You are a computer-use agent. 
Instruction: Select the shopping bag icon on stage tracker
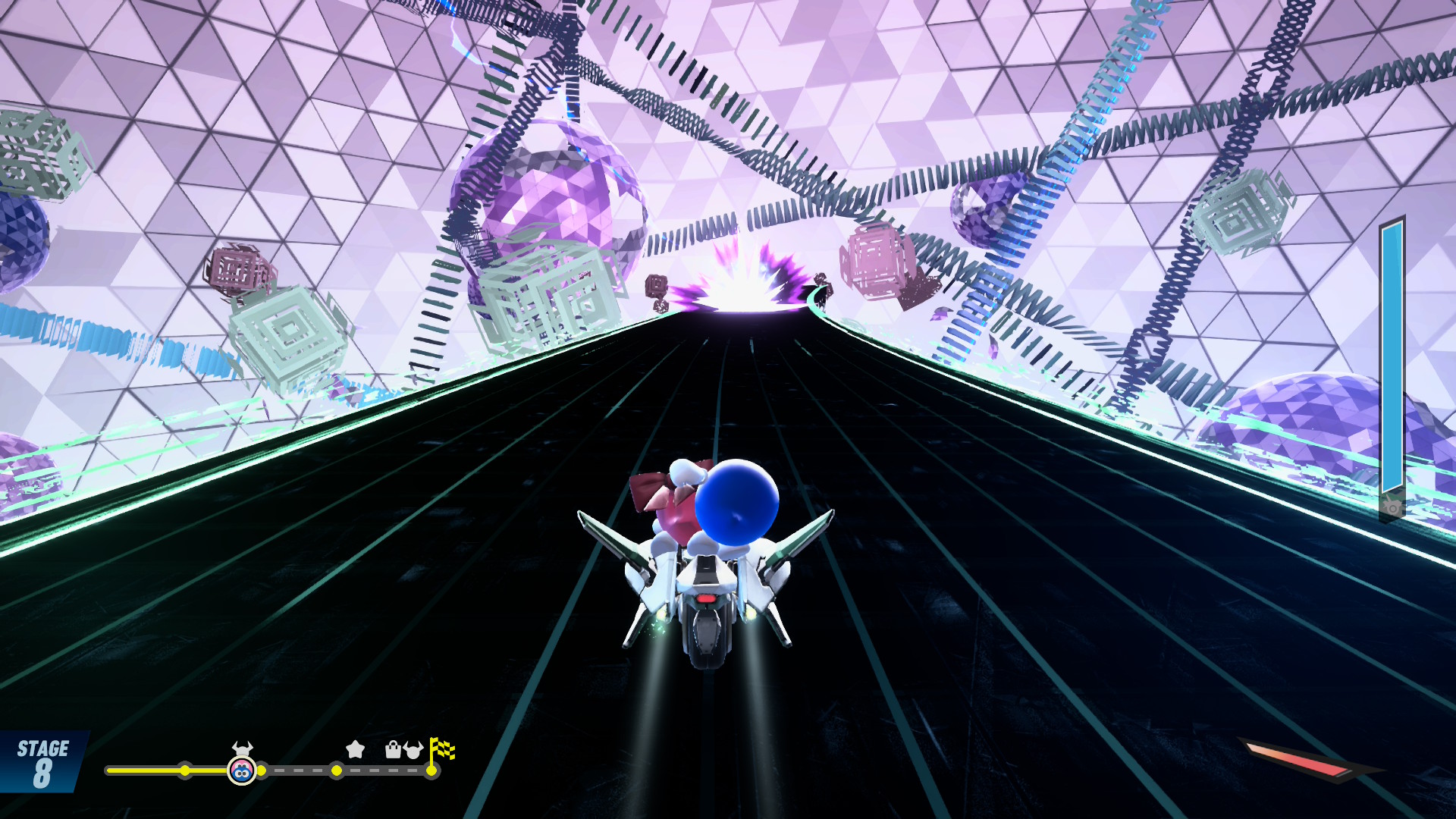click(393, 750)
